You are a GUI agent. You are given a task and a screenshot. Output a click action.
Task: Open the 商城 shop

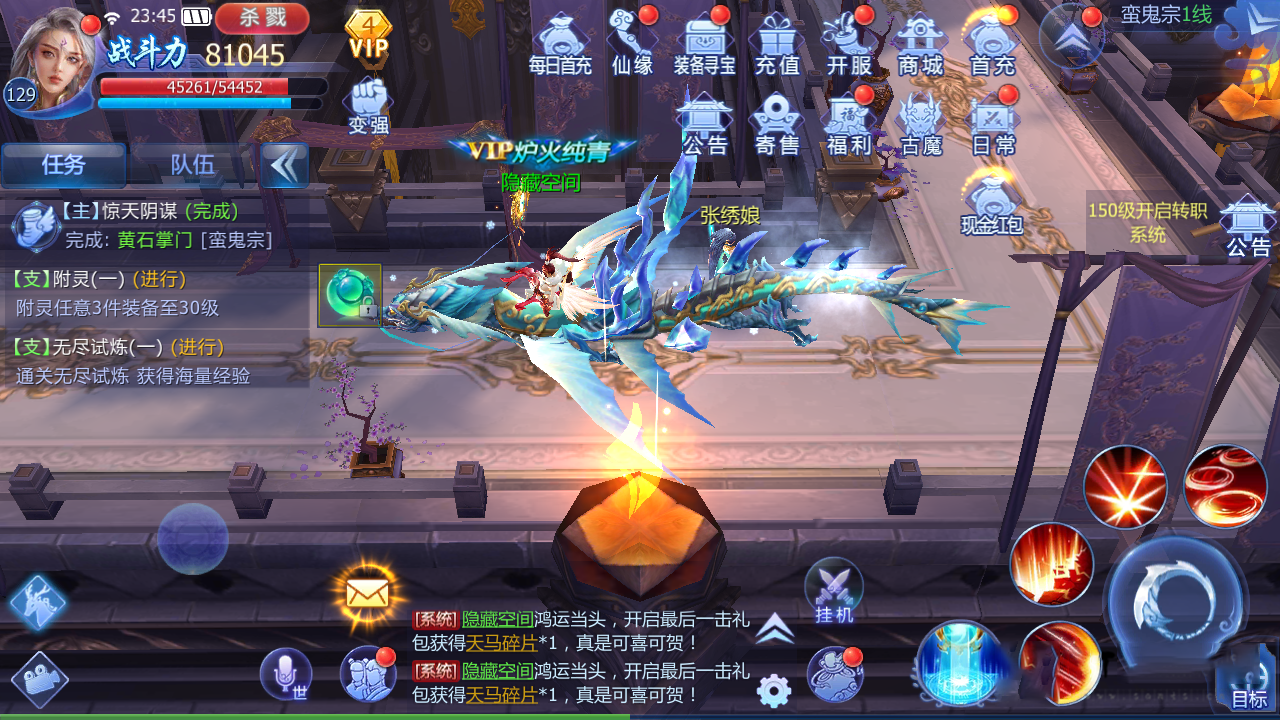pyautogui.click(x=921, y=43)
